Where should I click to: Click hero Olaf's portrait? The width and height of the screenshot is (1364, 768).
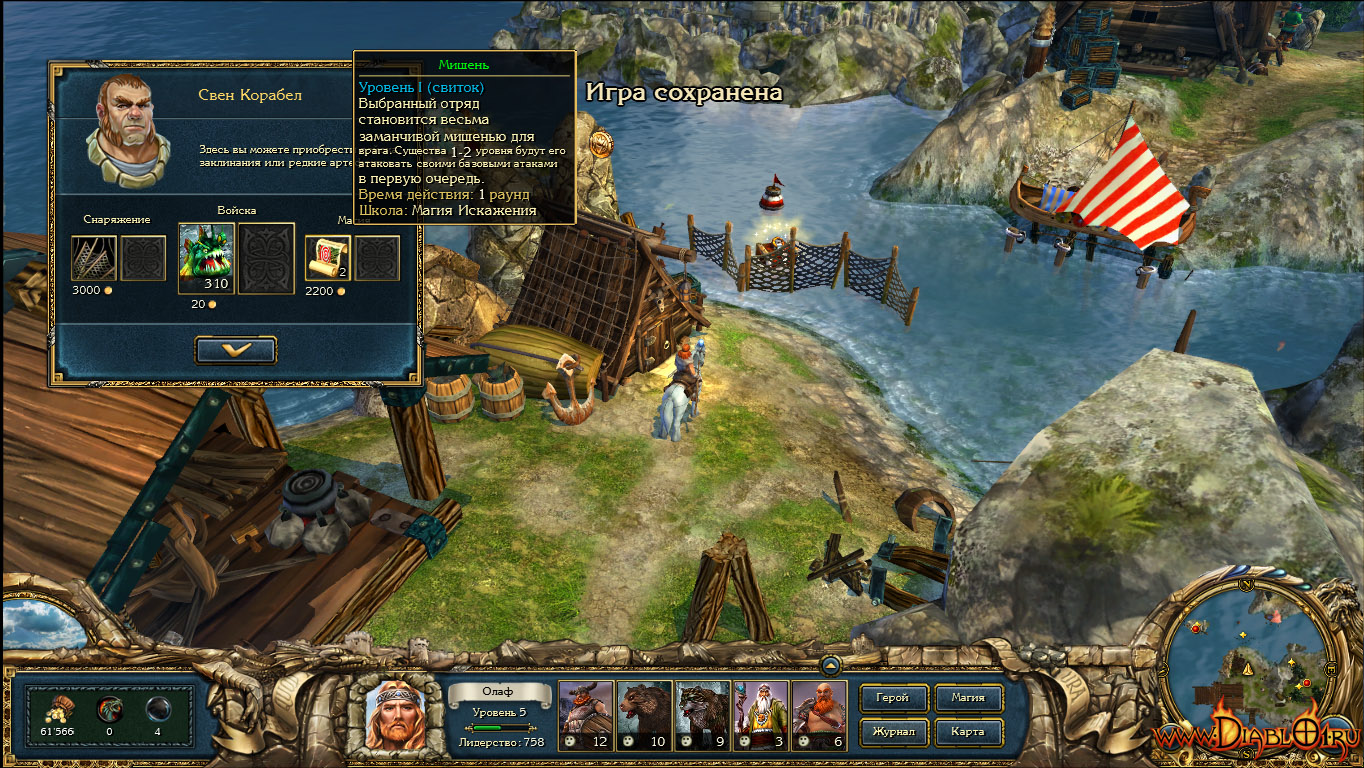click(x=397, y=715)
